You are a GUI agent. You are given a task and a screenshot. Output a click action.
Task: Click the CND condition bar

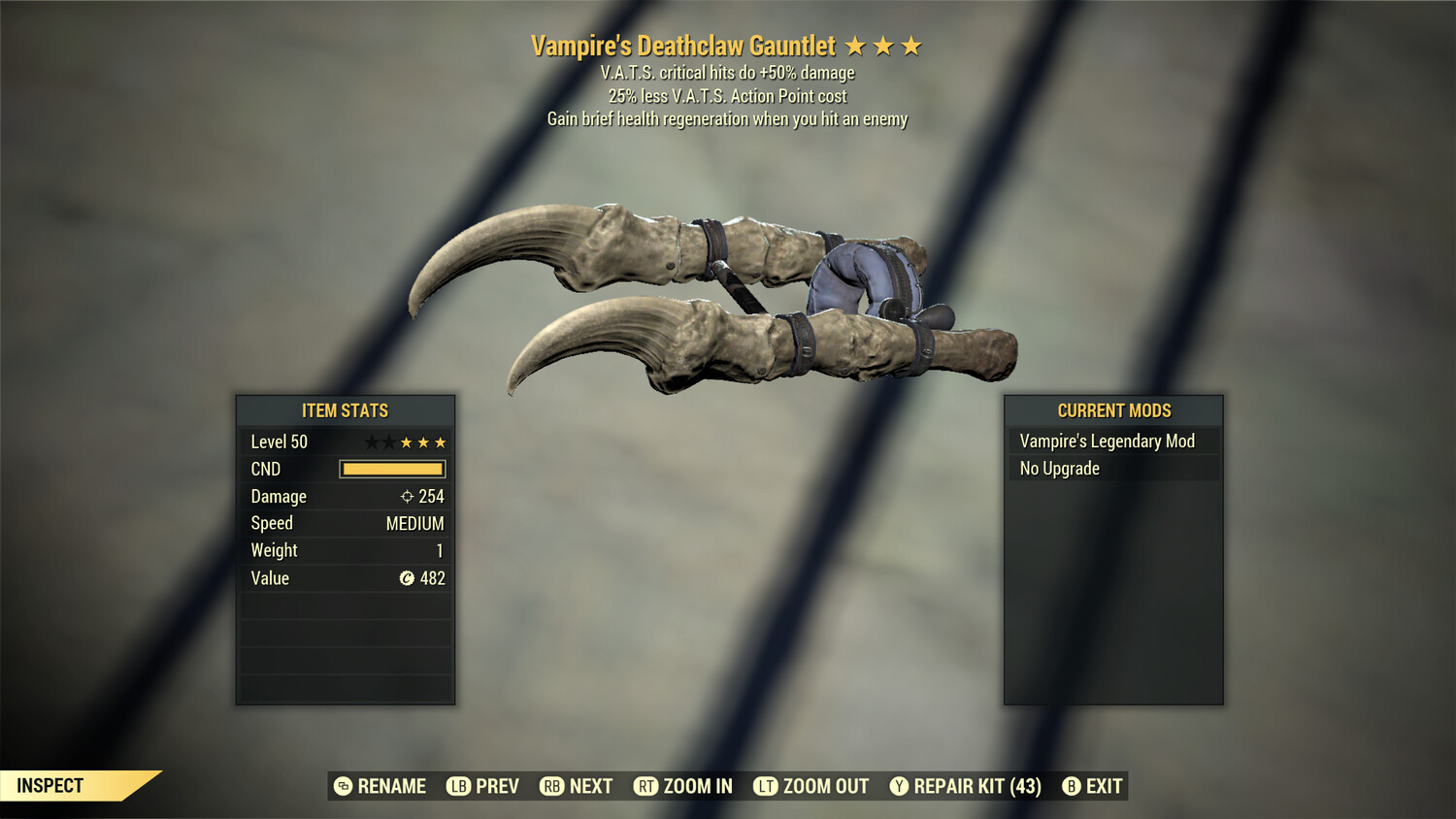(x=392, y=469)
